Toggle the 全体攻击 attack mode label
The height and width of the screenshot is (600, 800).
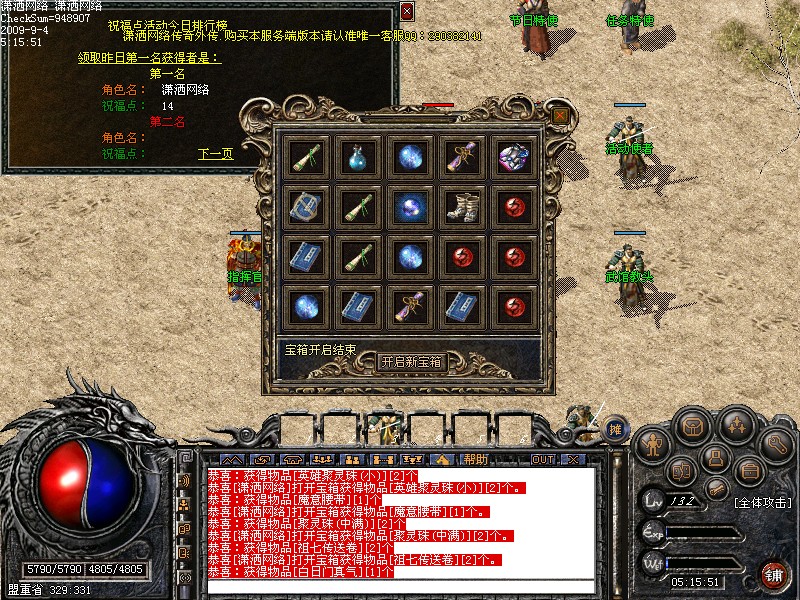(763, 501)
